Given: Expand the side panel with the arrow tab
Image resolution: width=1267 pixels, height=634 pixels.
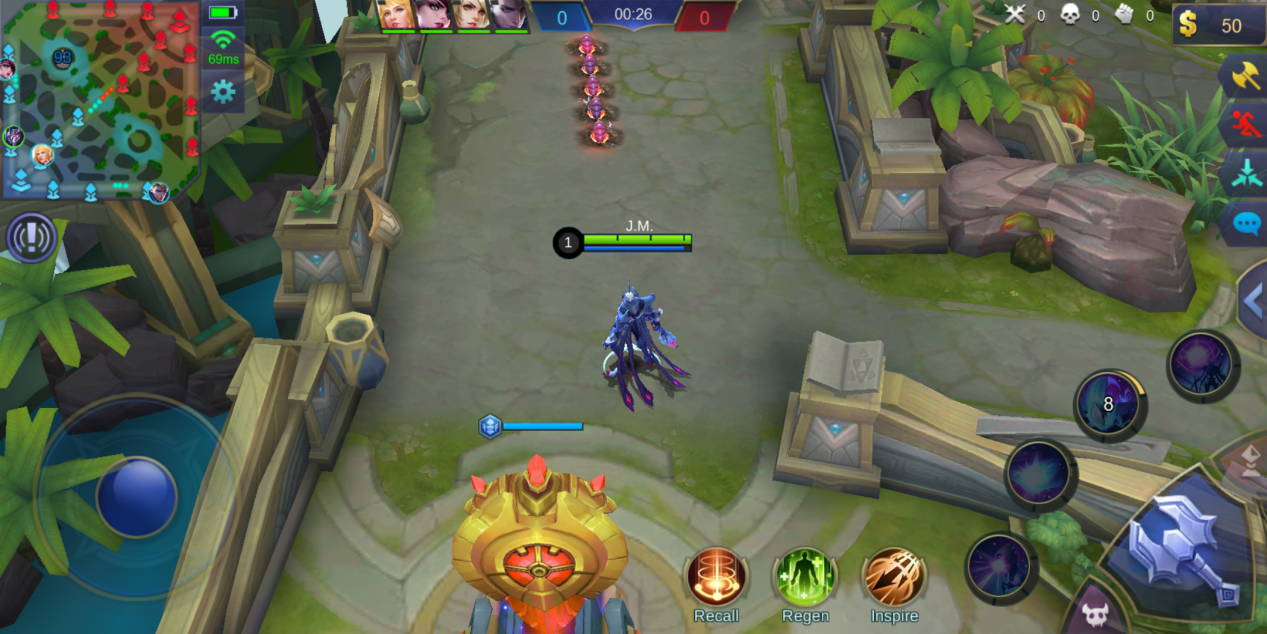Looking at the screenshot, I should pos(1252,299).
